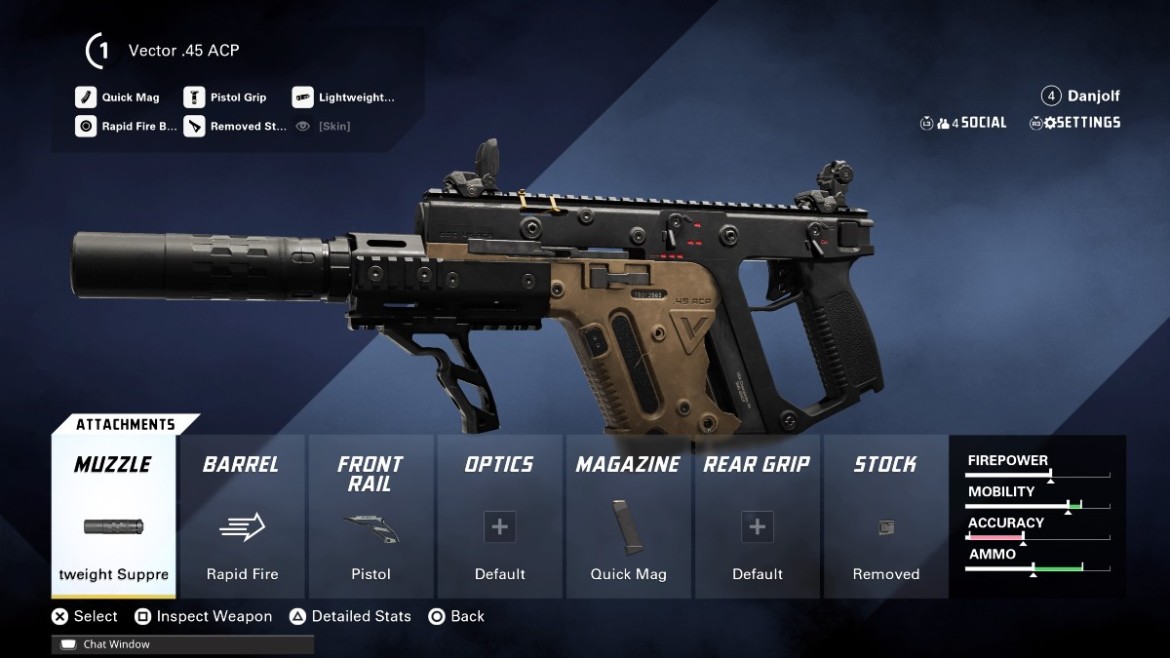Select the Muzzle attachment slot

point(114,516)
